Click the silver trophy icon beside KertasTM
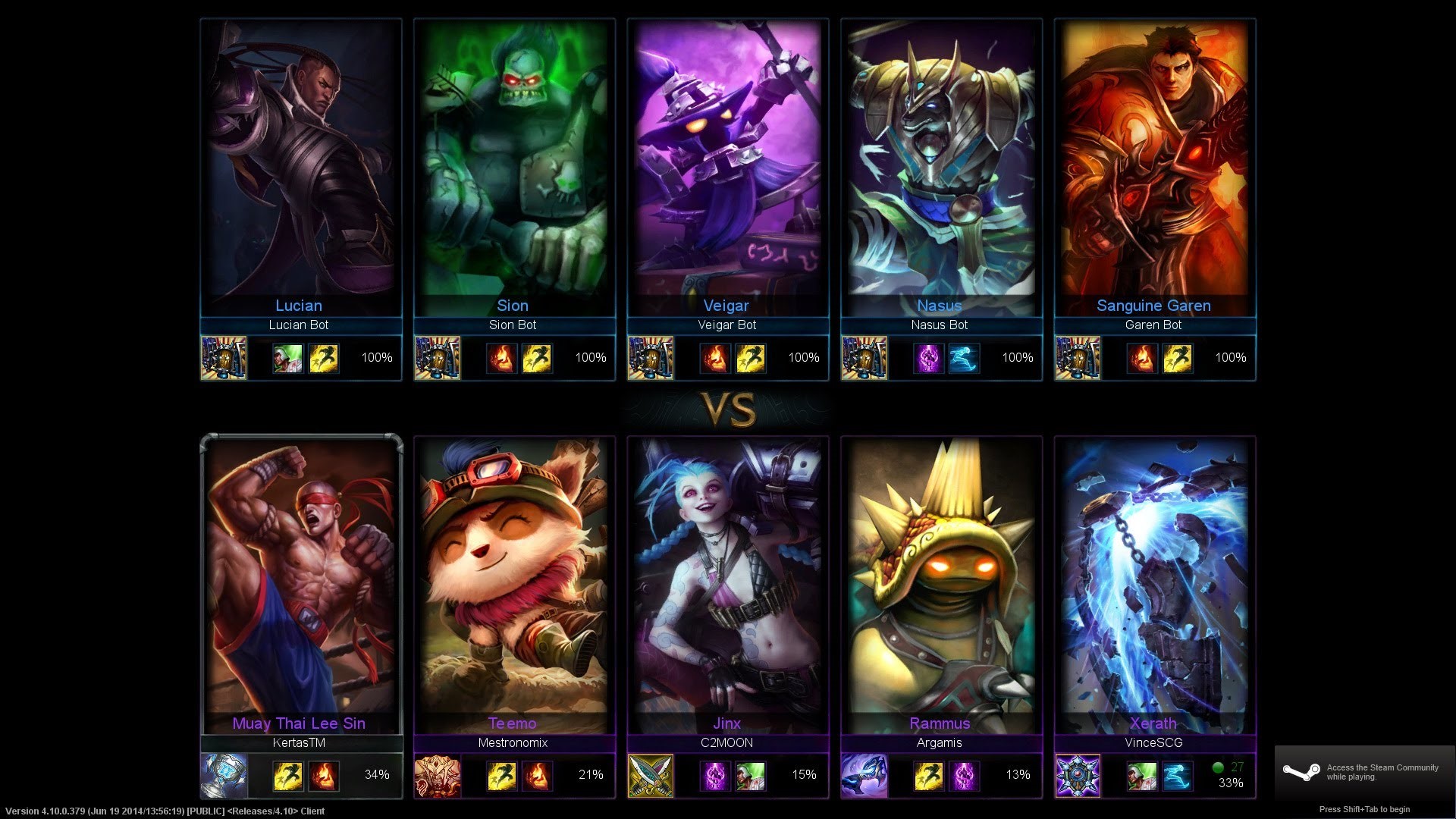 [x=224, y=775]
